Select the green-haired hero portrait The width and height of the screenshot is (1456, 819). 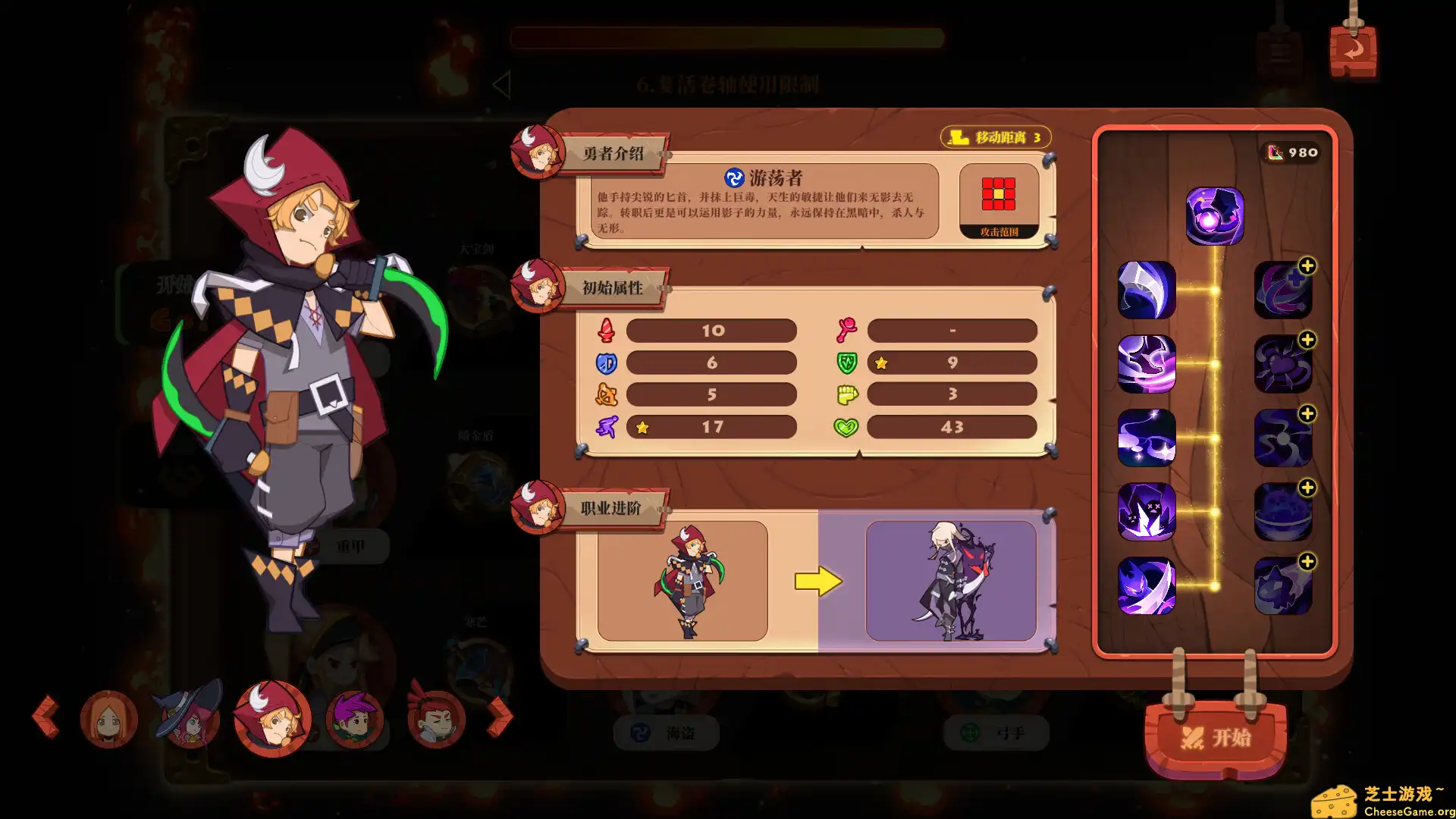(356, 719)
